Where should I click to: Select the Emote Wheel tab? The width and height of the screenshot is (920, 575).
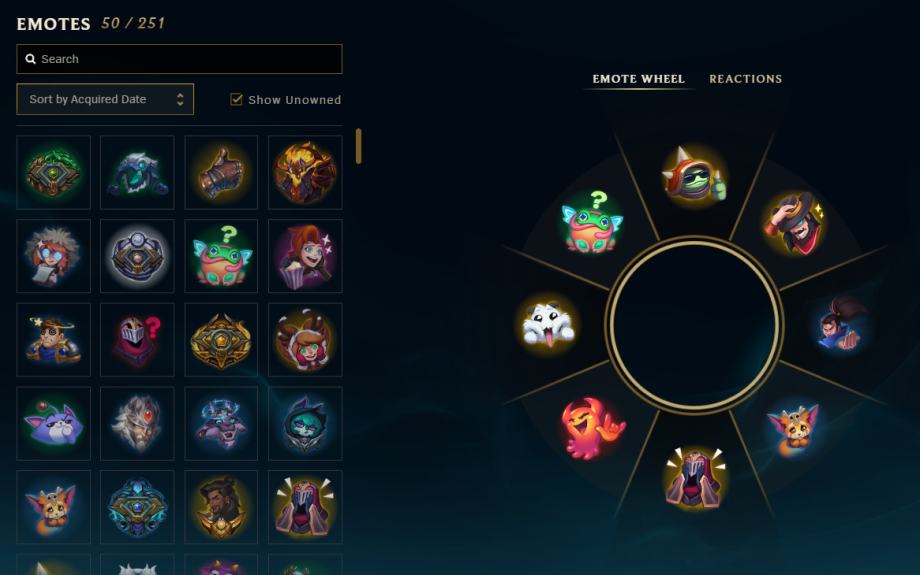(x=638, y=79)
